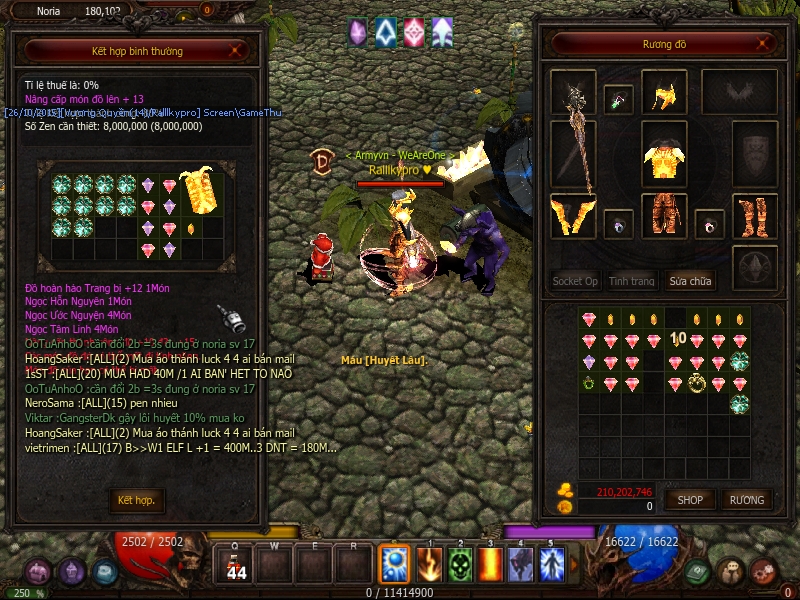Click the RƯƠNG button in inventory
Screen dimensions: 800x600
coord(746,500)
